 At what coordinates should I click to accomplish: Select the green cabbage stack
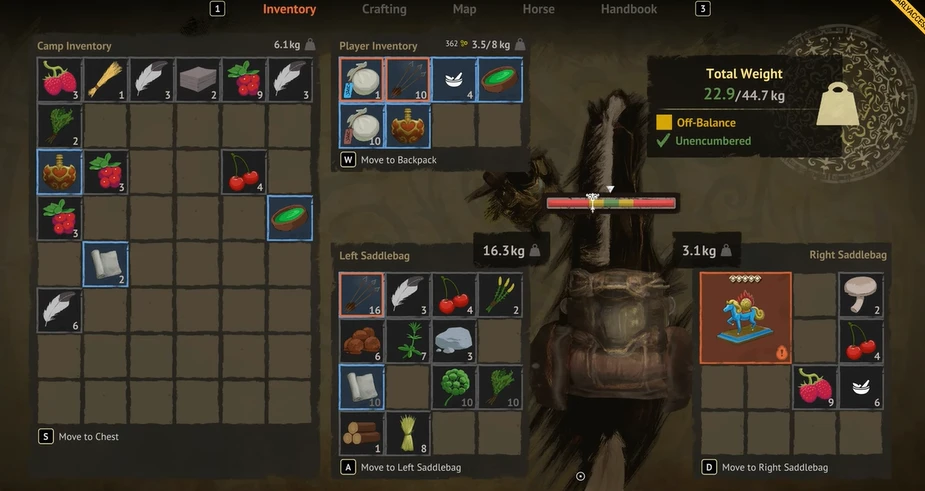point(453,386)
